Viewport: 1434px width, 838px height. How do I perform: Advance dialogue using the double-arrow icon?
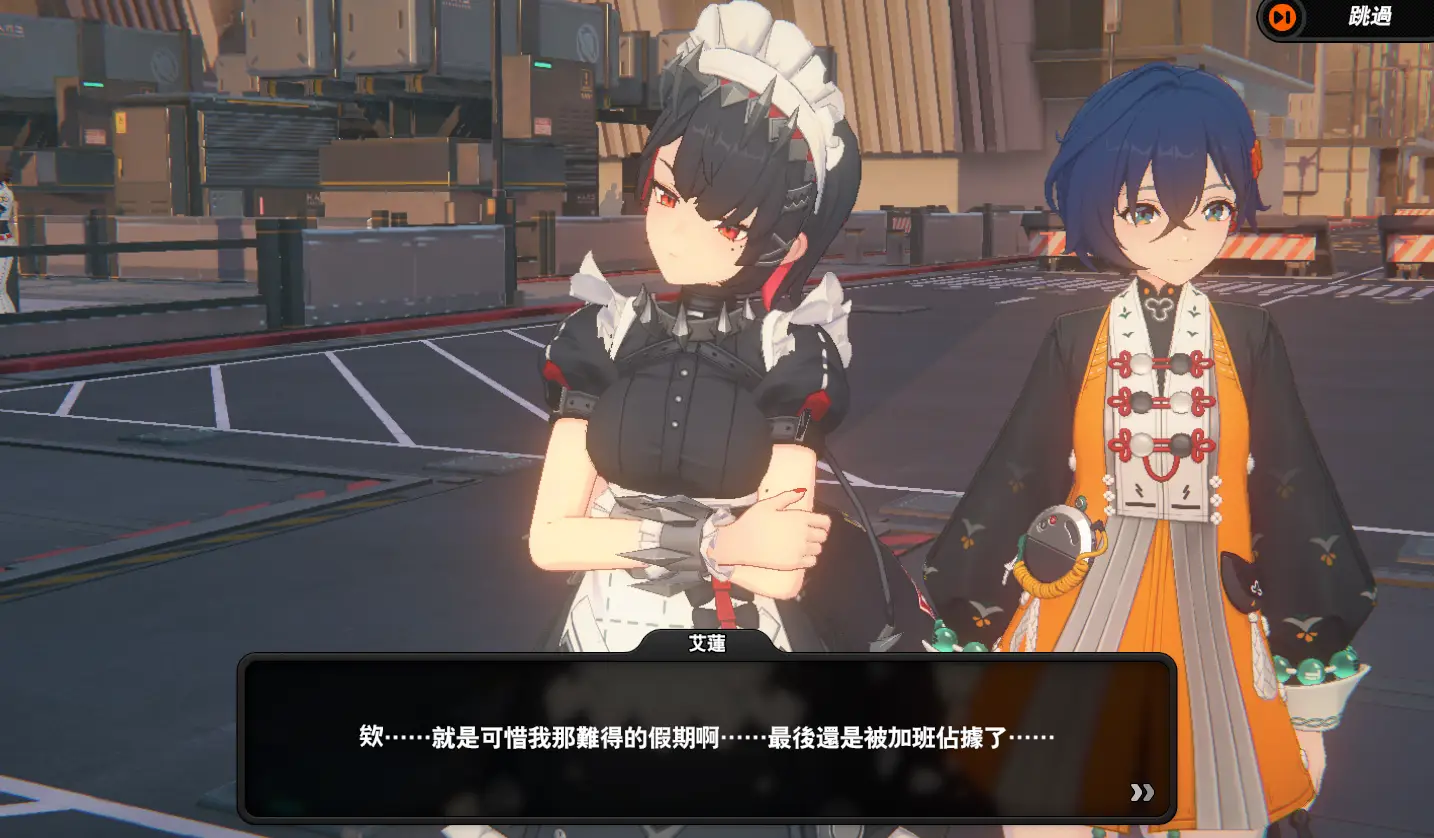click(1142, 792)
